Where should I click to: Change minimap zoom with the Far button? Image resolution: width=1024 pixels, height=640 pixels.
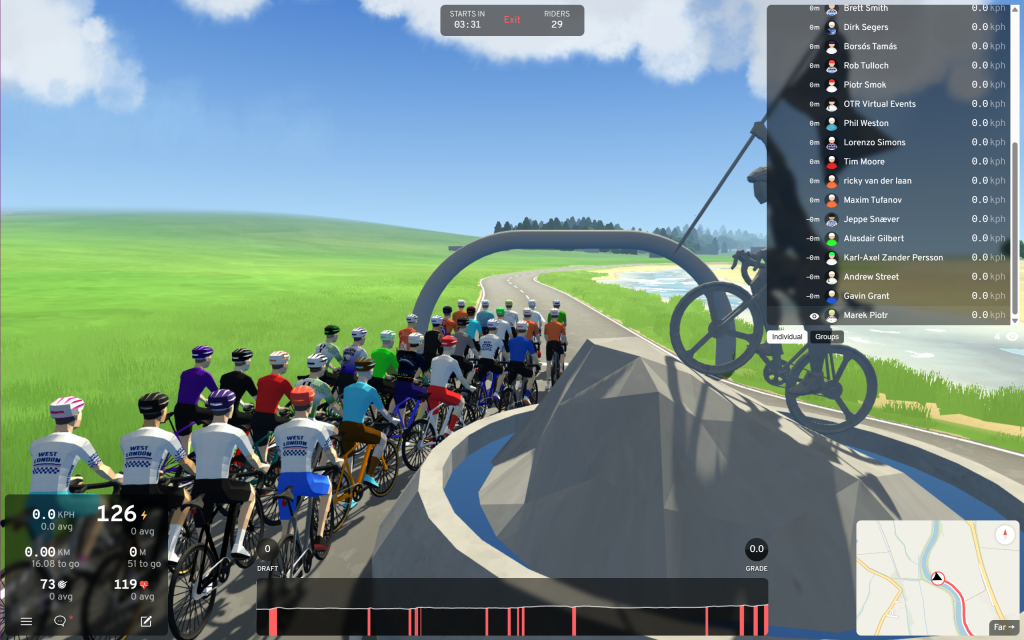coord(1003,627)
